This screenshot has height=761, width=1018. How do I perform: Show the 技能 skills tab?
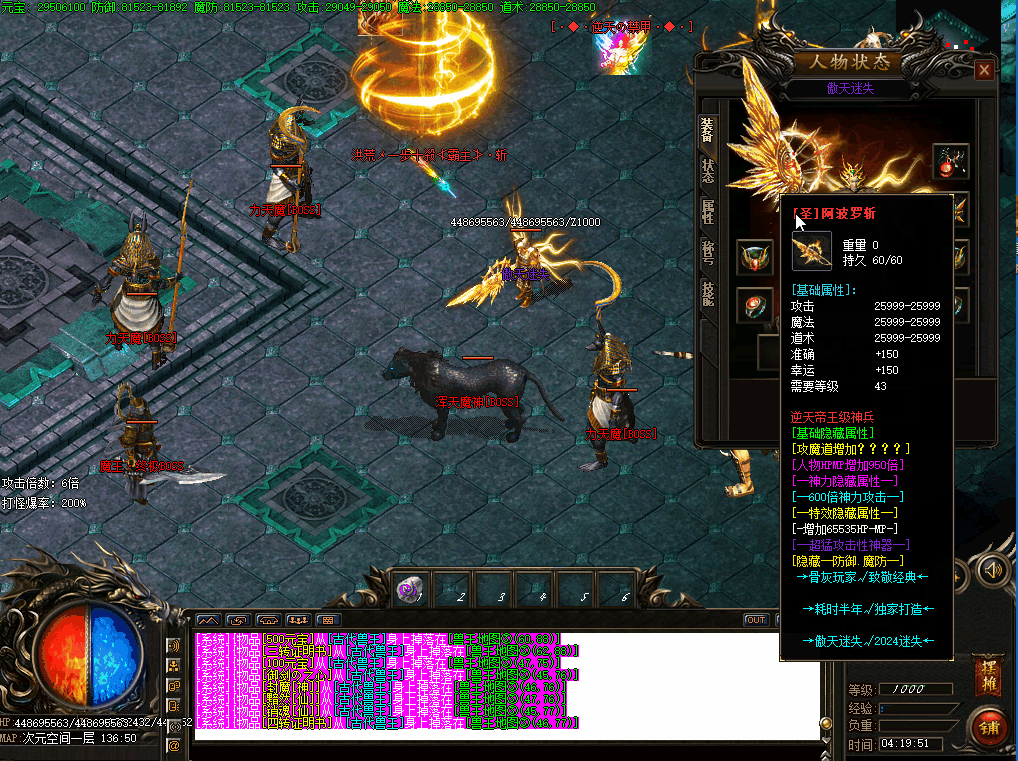707,293
